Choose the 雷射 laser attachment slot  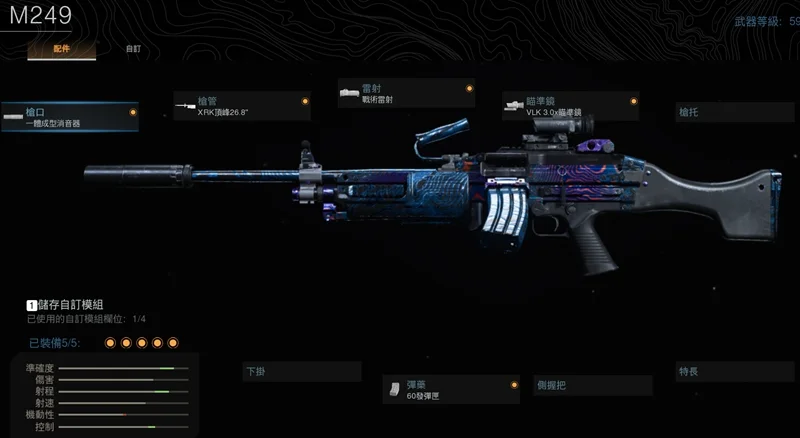(406, 94)
